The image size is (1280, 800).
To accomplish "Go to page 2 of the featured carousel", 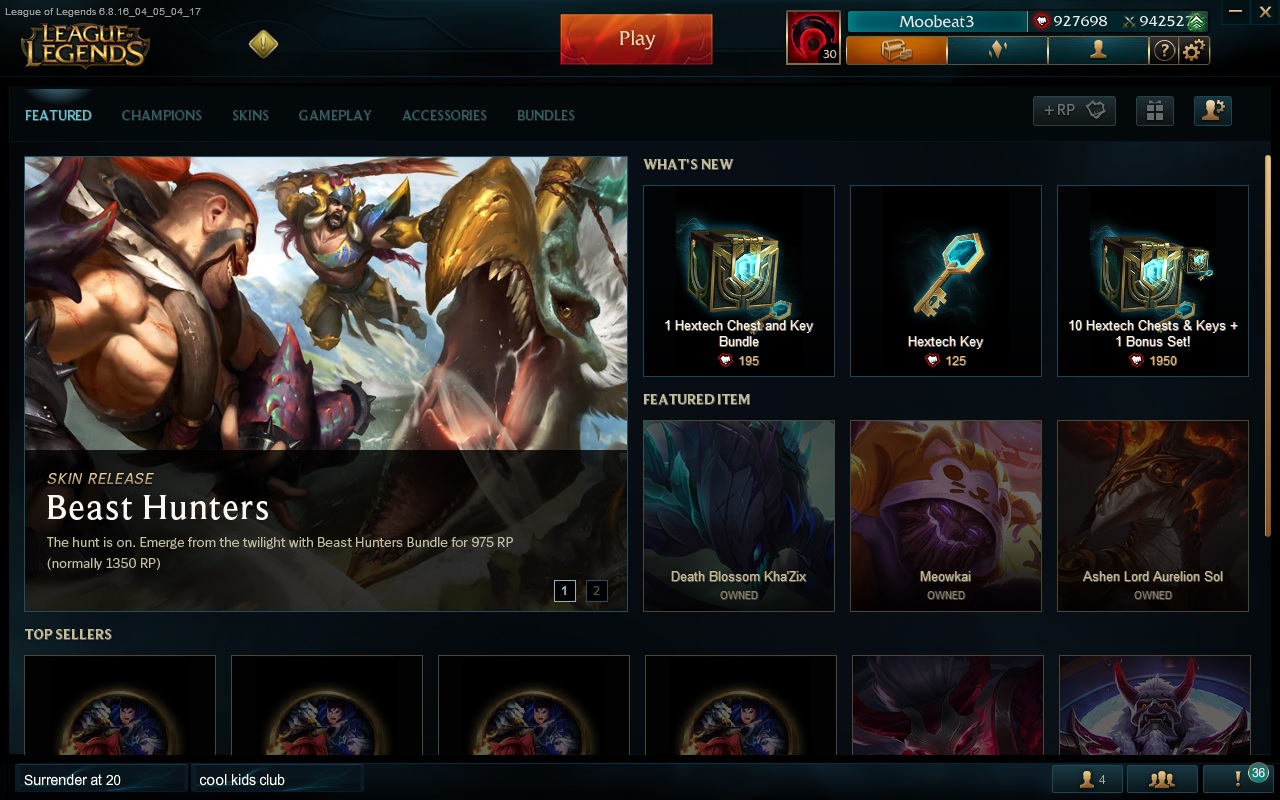I will (x=596, y=591).
